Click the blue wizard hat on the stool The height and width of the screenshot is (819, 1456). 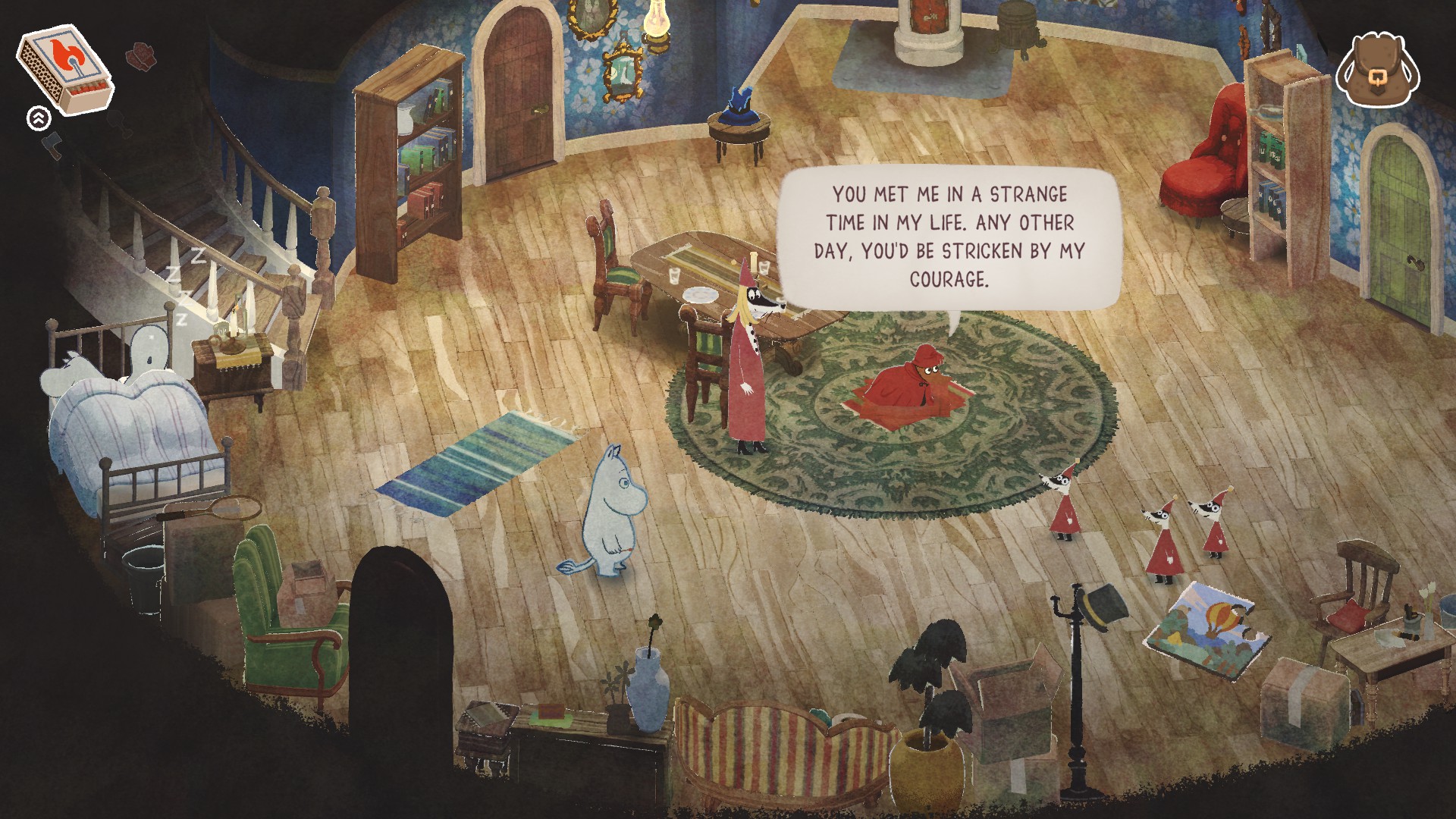coord(736,106)
